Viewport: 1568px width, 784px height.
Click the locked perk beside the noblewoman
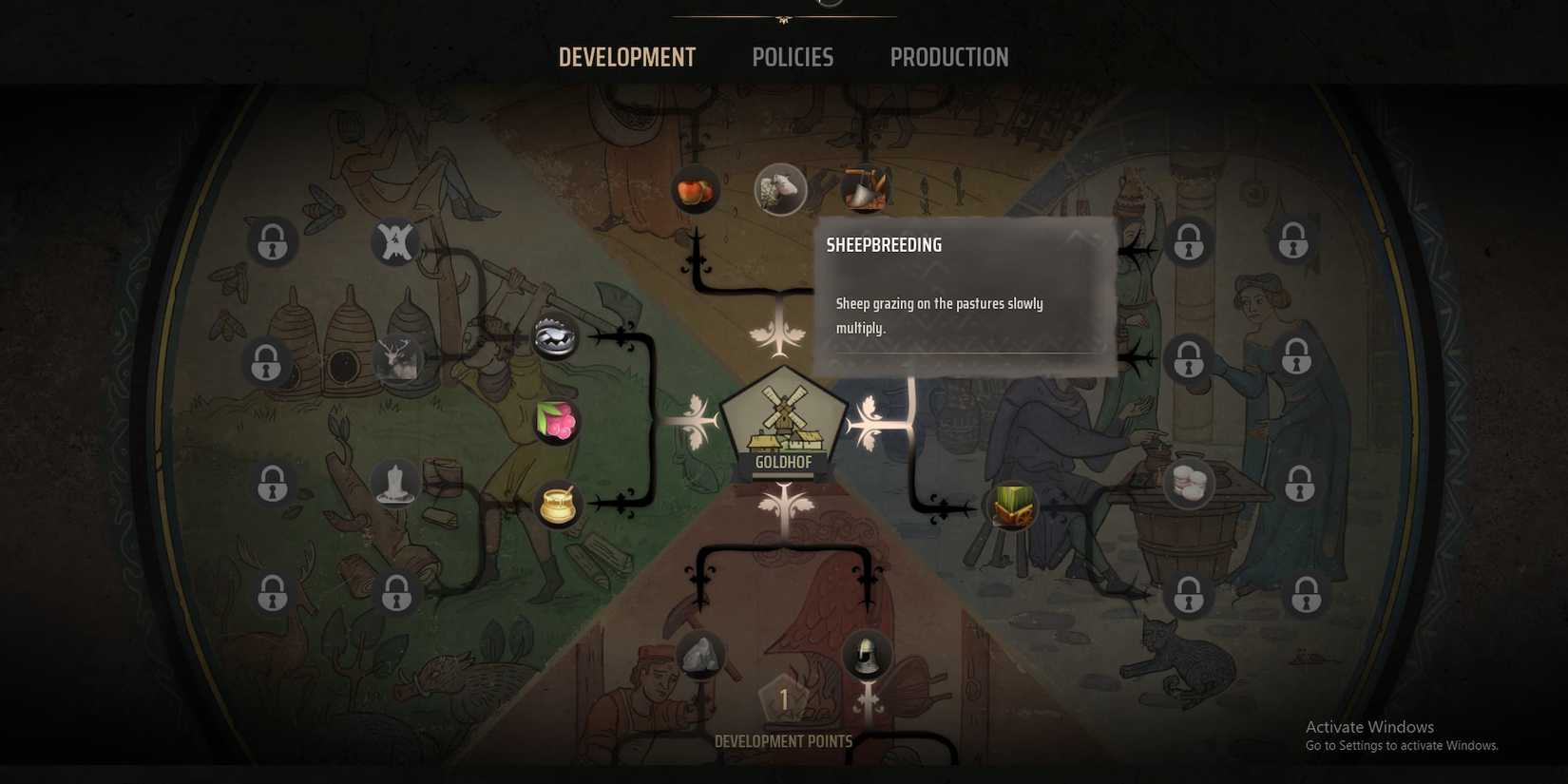click(x=1297, y=358)
